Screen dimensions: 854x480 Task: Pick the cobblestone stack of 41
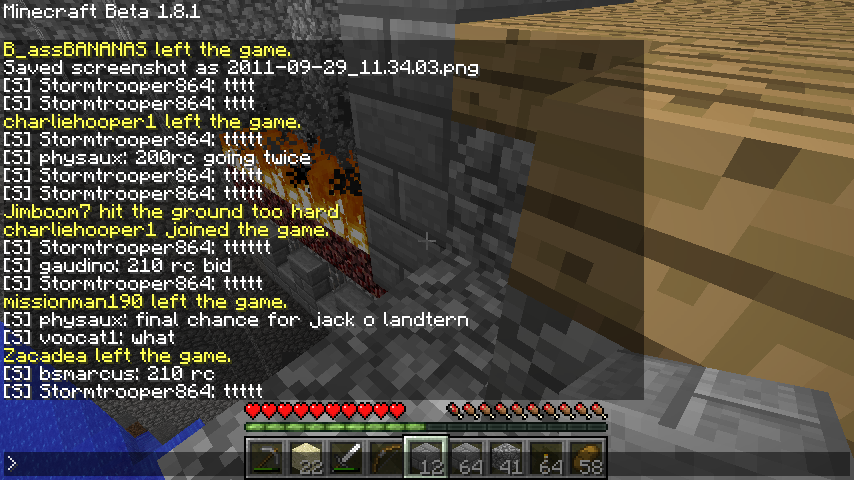[506, 458]
